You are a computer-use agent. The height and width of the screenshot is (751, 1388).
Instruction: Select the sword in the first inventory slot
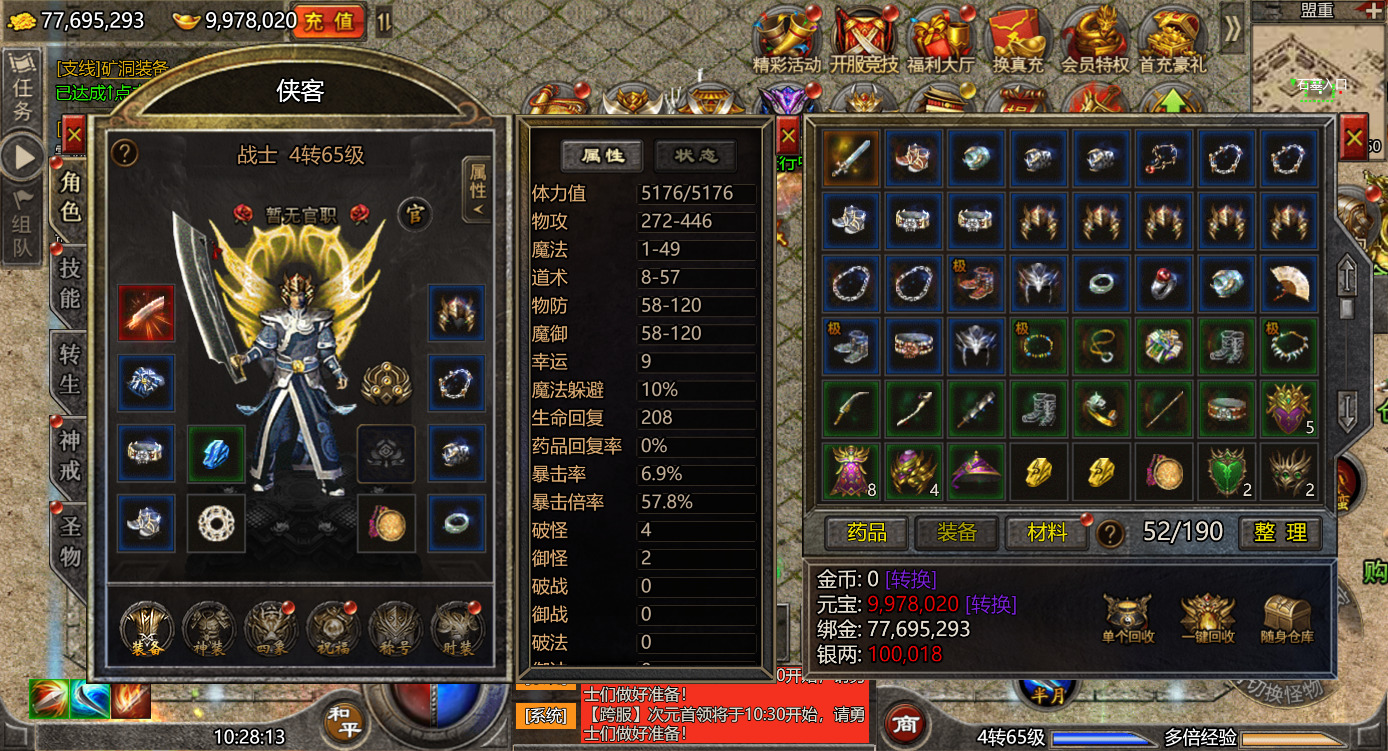849,157
